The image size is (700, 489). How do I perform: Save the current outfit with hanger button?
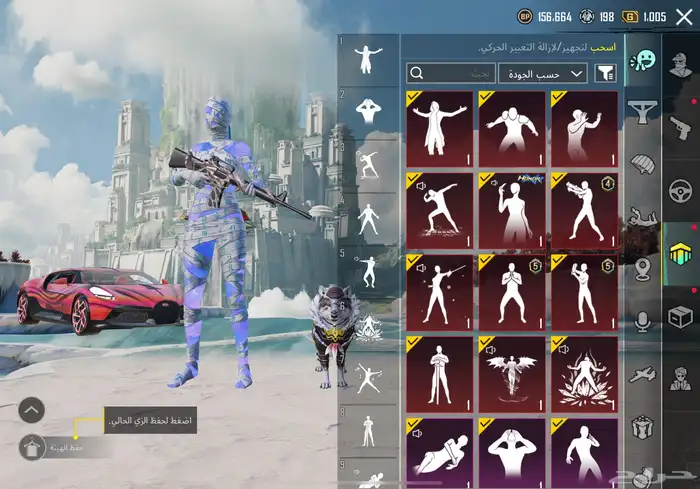tap(32, 447)
